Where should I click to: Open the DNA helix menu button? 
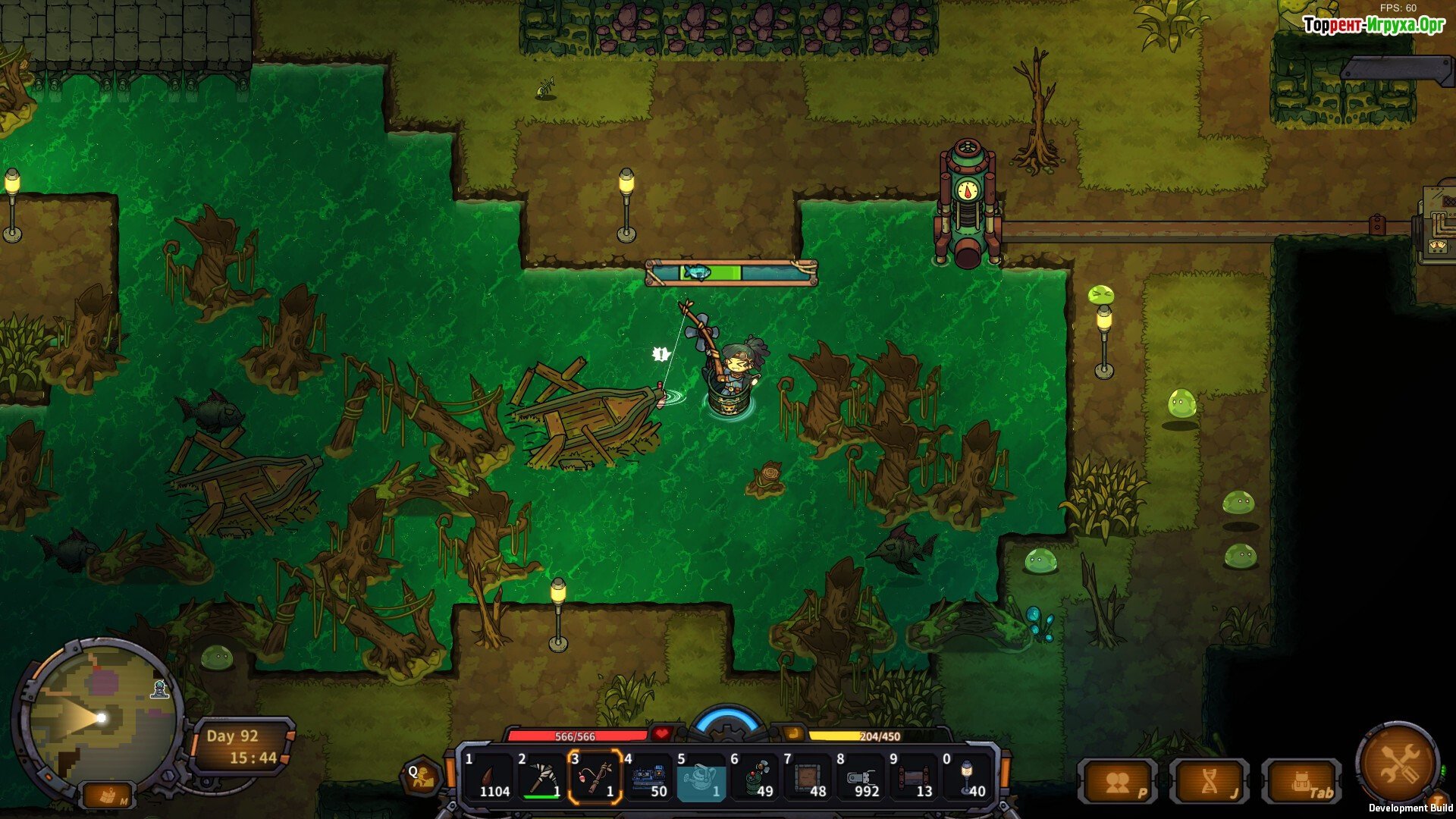(1210, 783)
